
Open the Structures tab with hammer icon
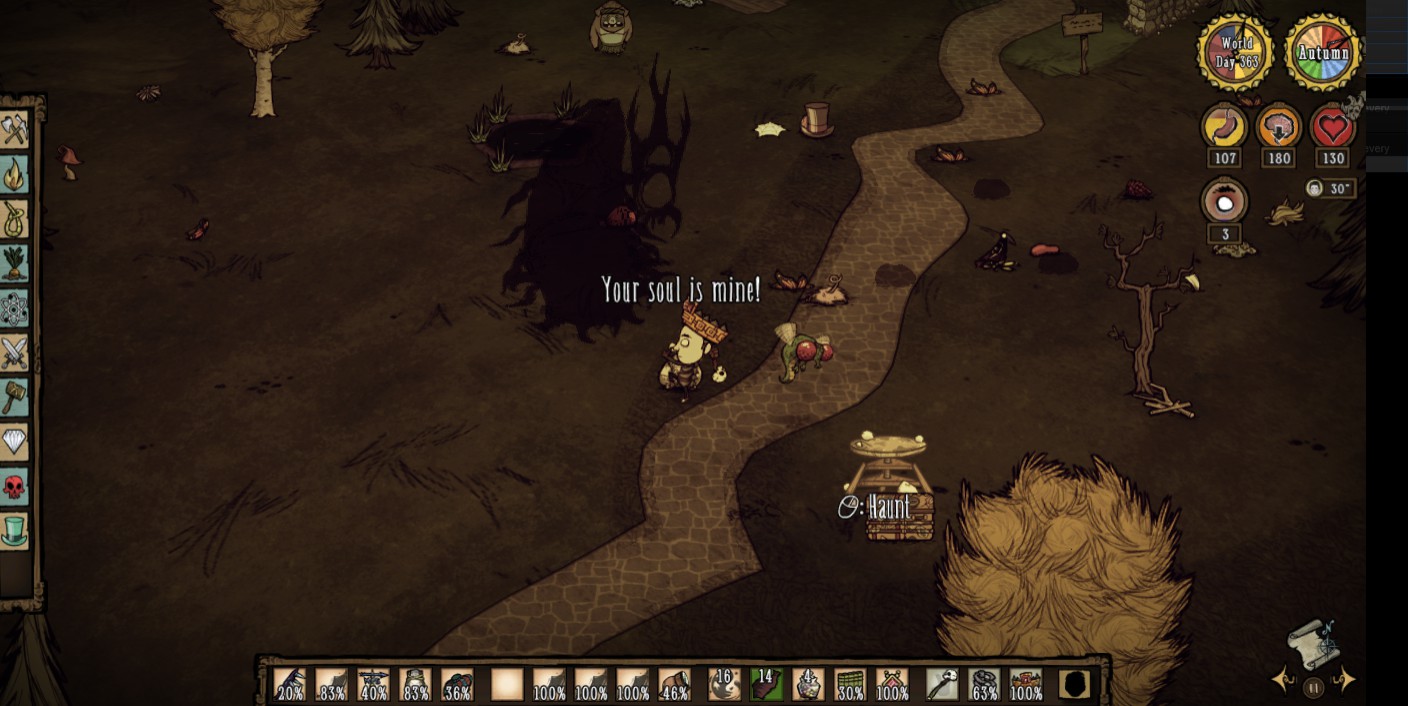pyautogui.click(x=15, y=397)
